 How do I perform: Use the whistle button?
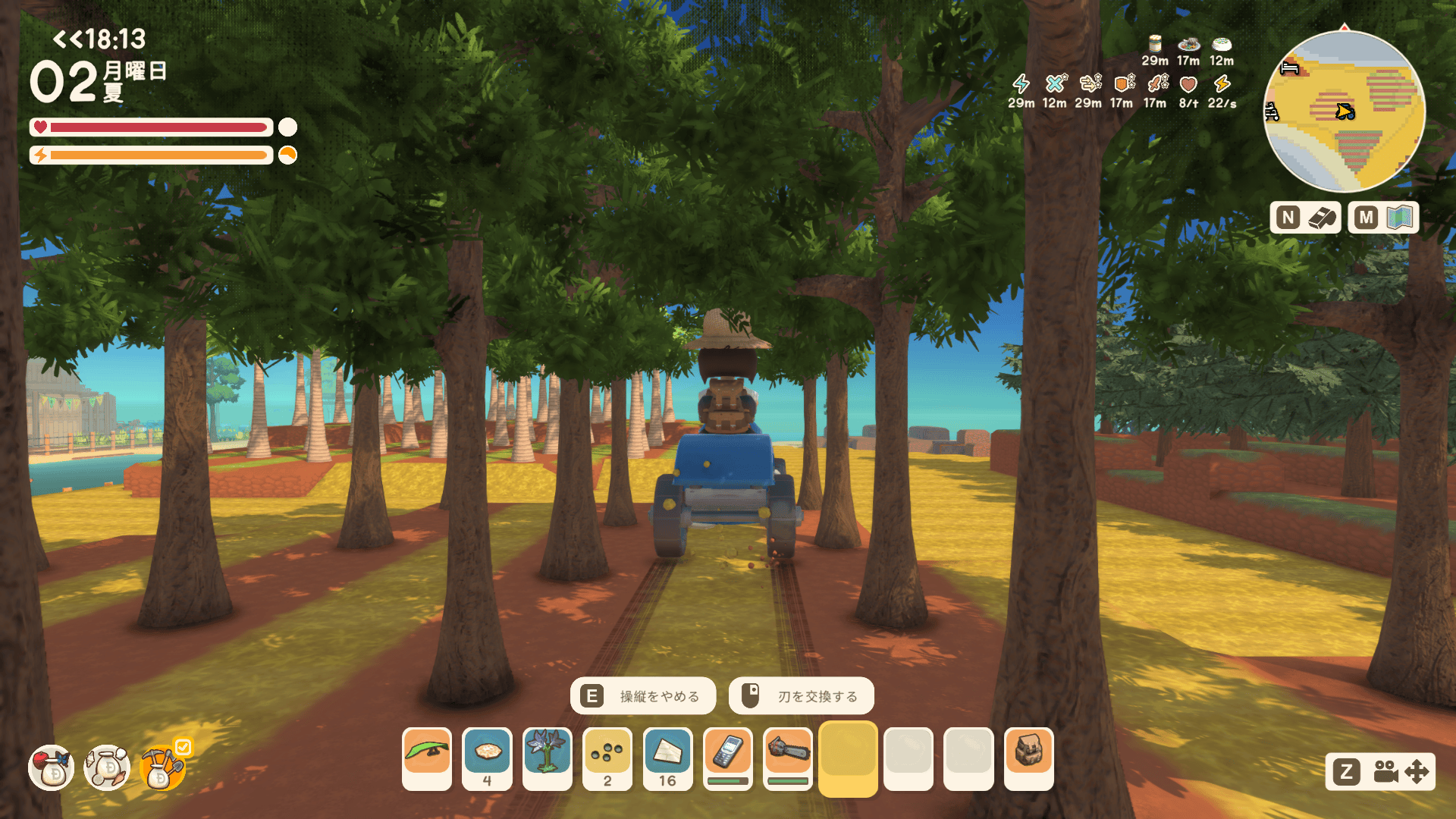pyautogui.click(x=1305, y=218)
